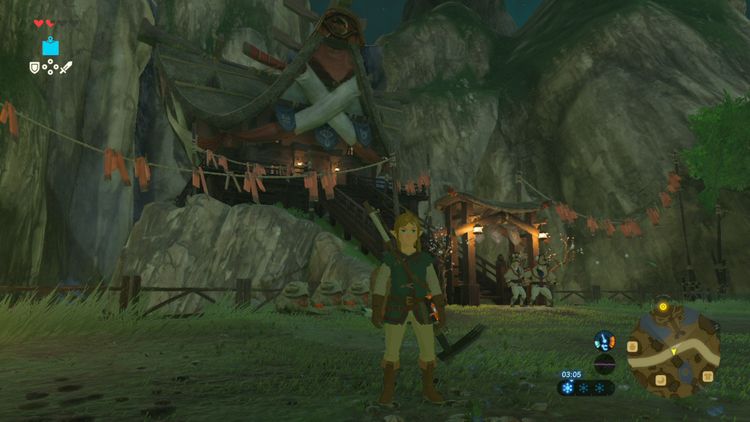
Task: Select the general store marker on minimap's left edge
Action: 633,346
